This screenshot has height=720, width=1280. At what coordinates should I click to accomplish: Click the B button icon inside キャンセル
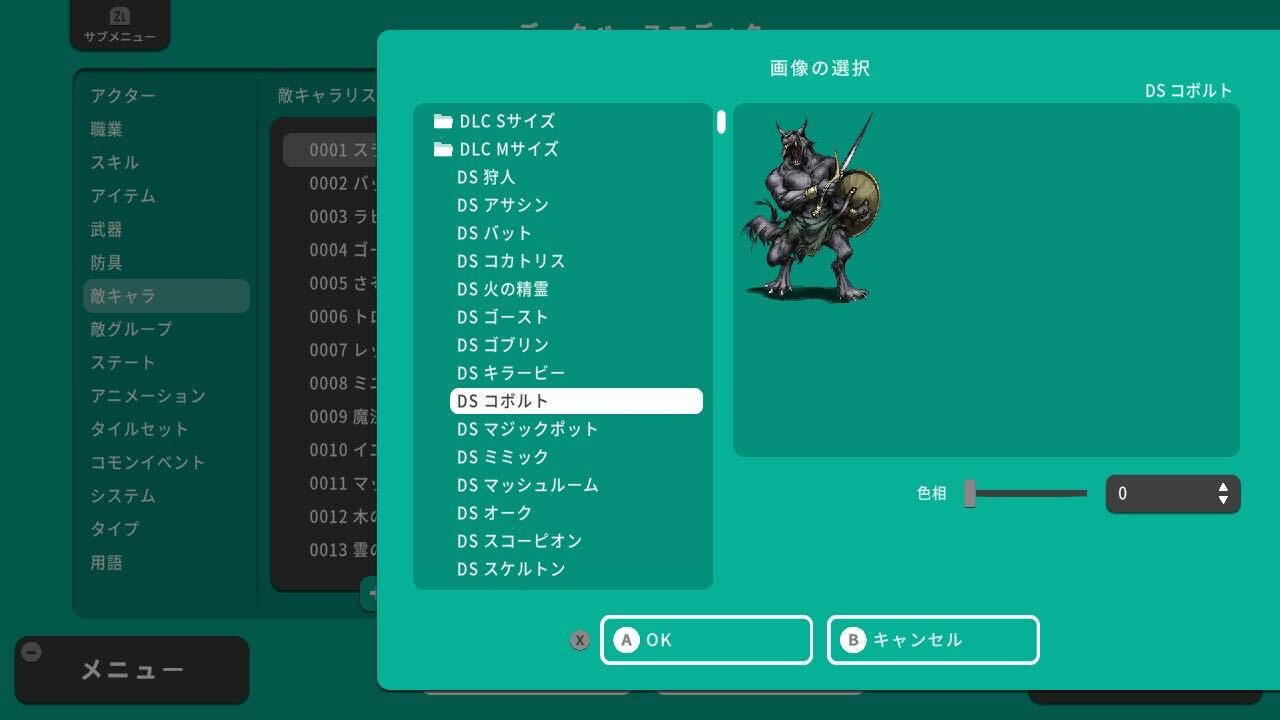tap(855, 640)
